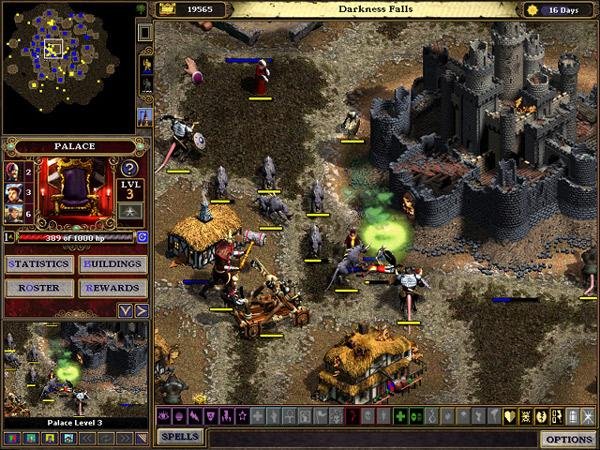Open the Buildings menu
The image size is (600, 450).
(x=112, y=265)
